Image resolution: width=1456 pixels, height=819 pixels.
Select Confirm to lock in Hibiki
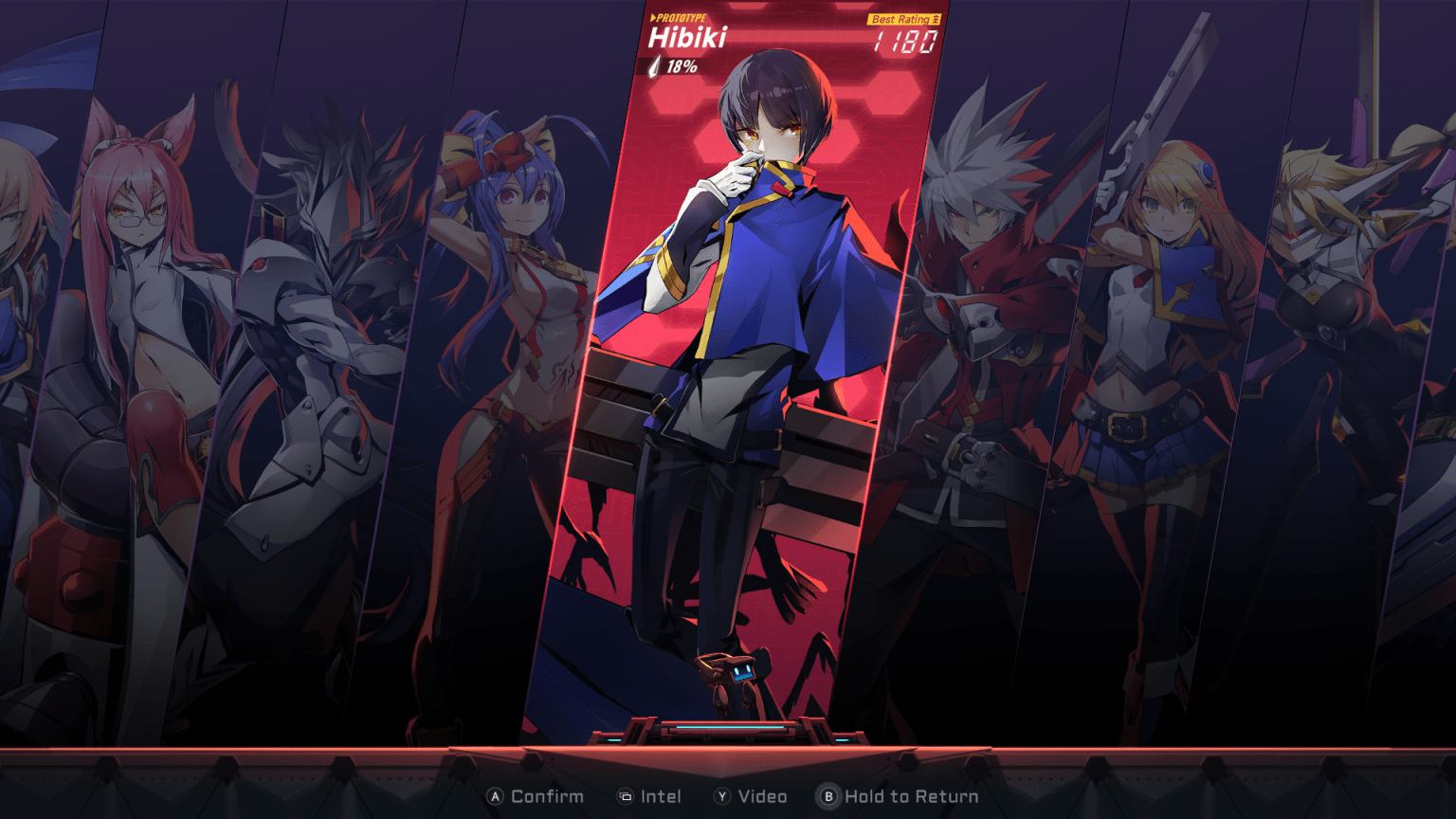(x=547, y=797)
